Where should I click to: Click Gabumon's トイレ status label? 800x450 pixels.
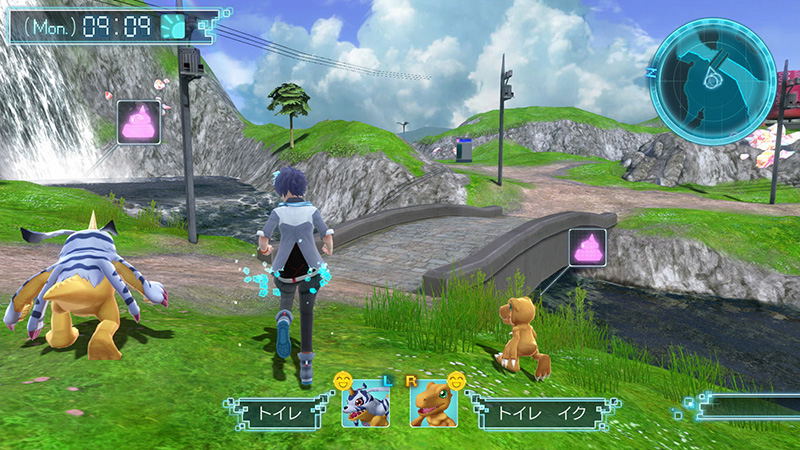tap(280, 410)
